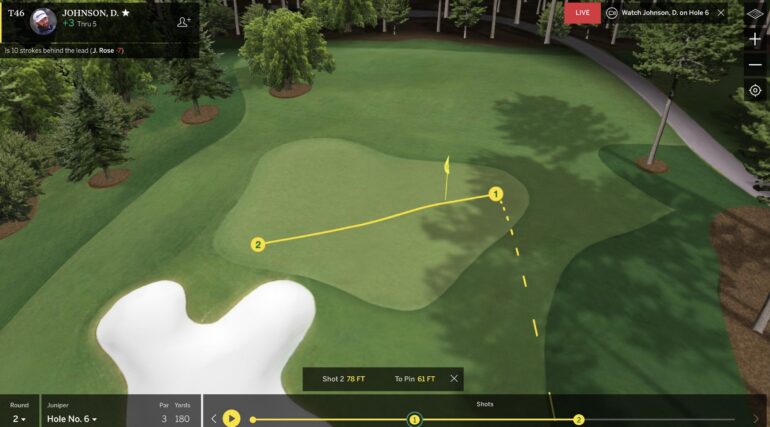The height and width of the screenshot is (427, 770).
Task: Click the red LIVE button
Action: coord(582,12)
